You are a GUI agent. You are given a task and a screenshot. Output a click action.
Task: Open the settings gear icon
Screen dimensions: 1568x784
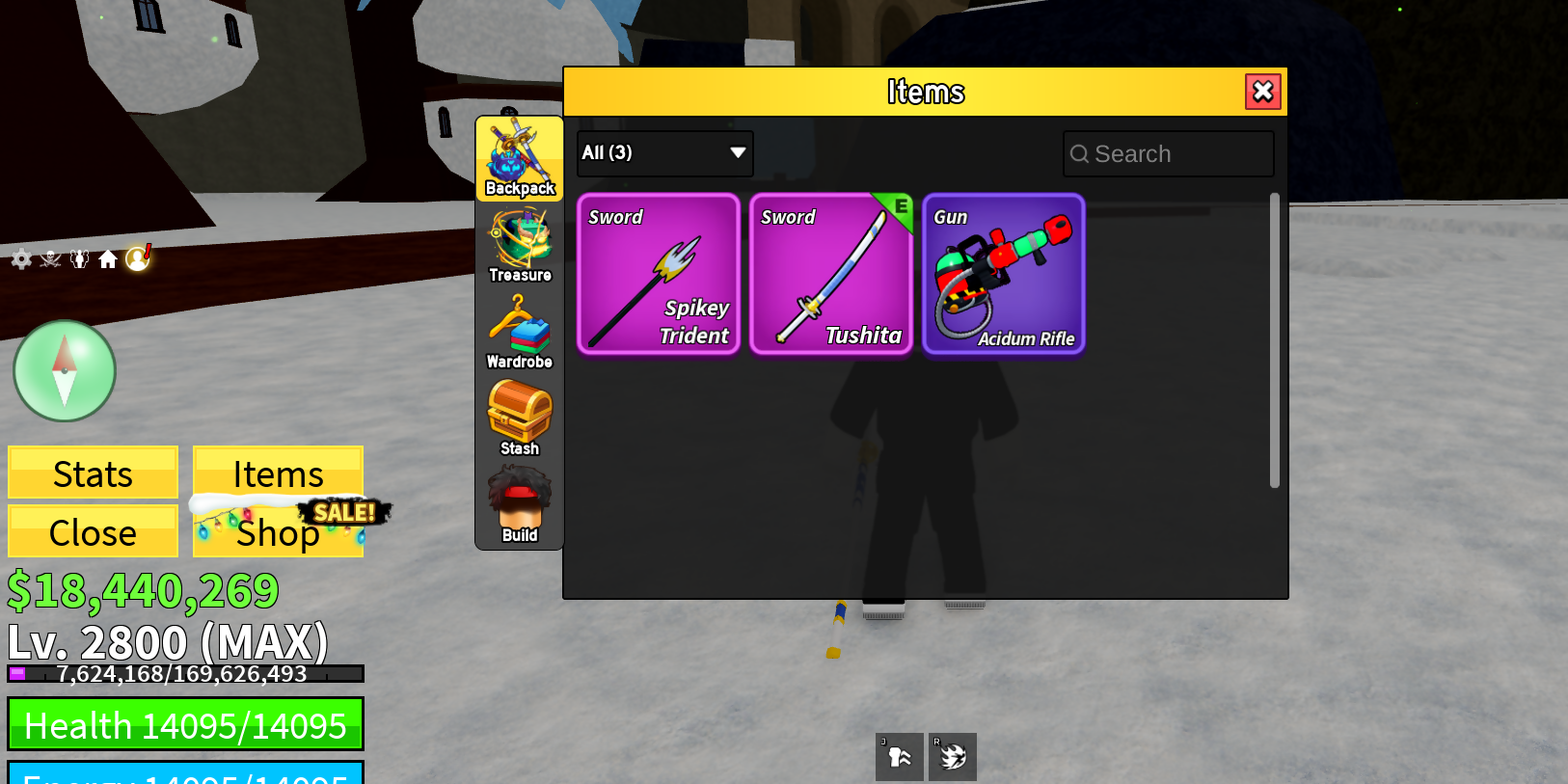(x=20, y=258)
